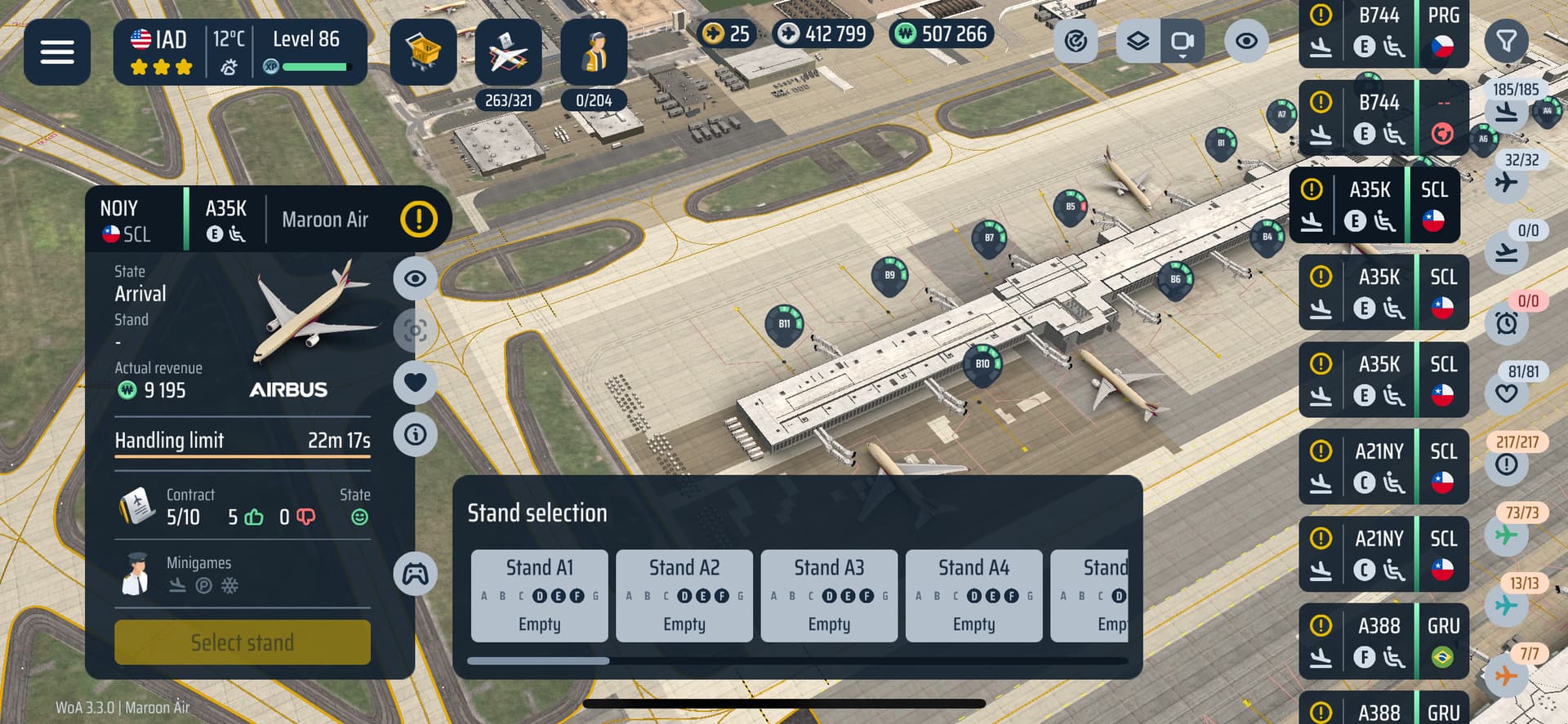Select the B744 flight to PRG
The image size is (1568, 724).
[x=1383, y=33]
